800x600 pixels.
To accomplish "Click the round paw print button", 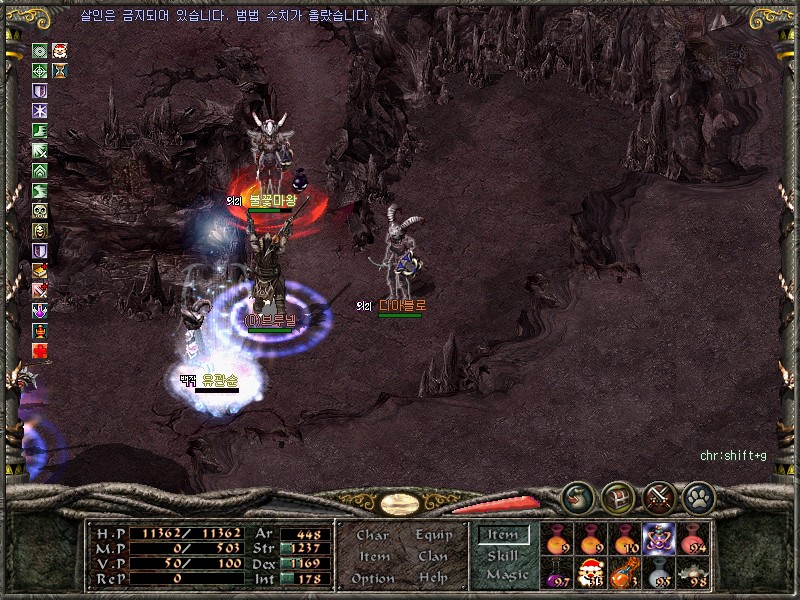I will 697,497.
